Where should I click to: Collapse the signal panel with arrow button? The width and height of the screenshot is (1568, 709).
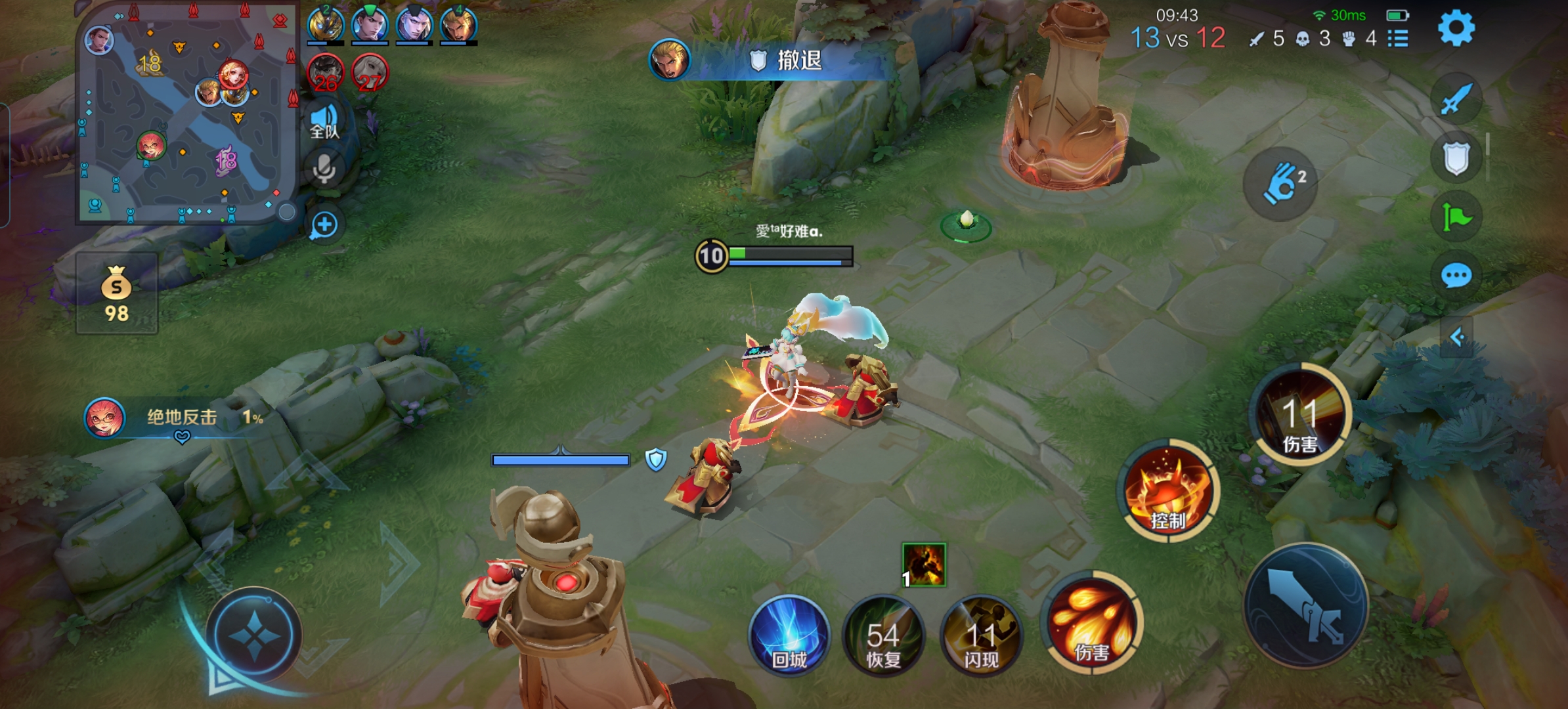1457,337
